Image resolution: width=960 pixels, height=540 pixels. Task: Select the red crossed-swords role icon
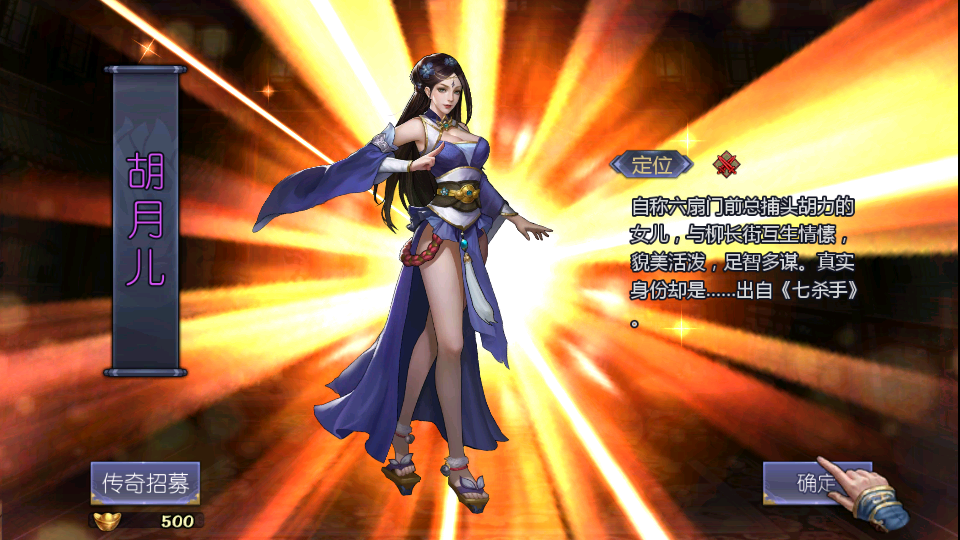(725, 164)
